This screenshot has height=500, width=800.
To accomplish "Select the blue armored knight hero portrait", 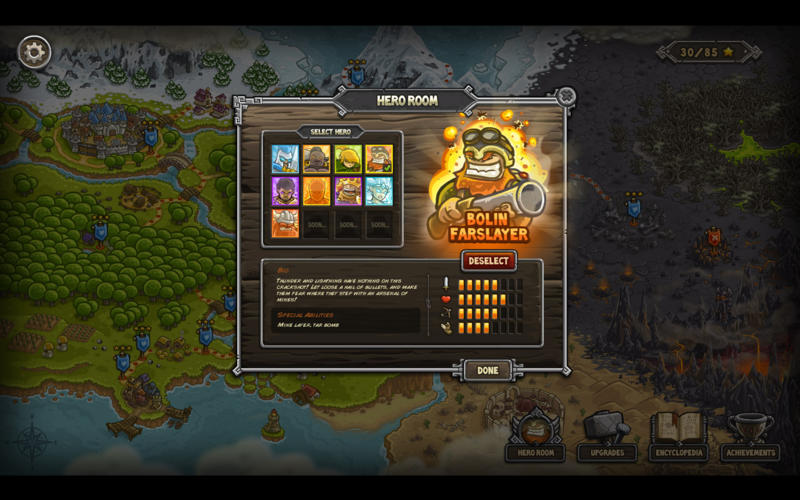I will coord(285,159).
